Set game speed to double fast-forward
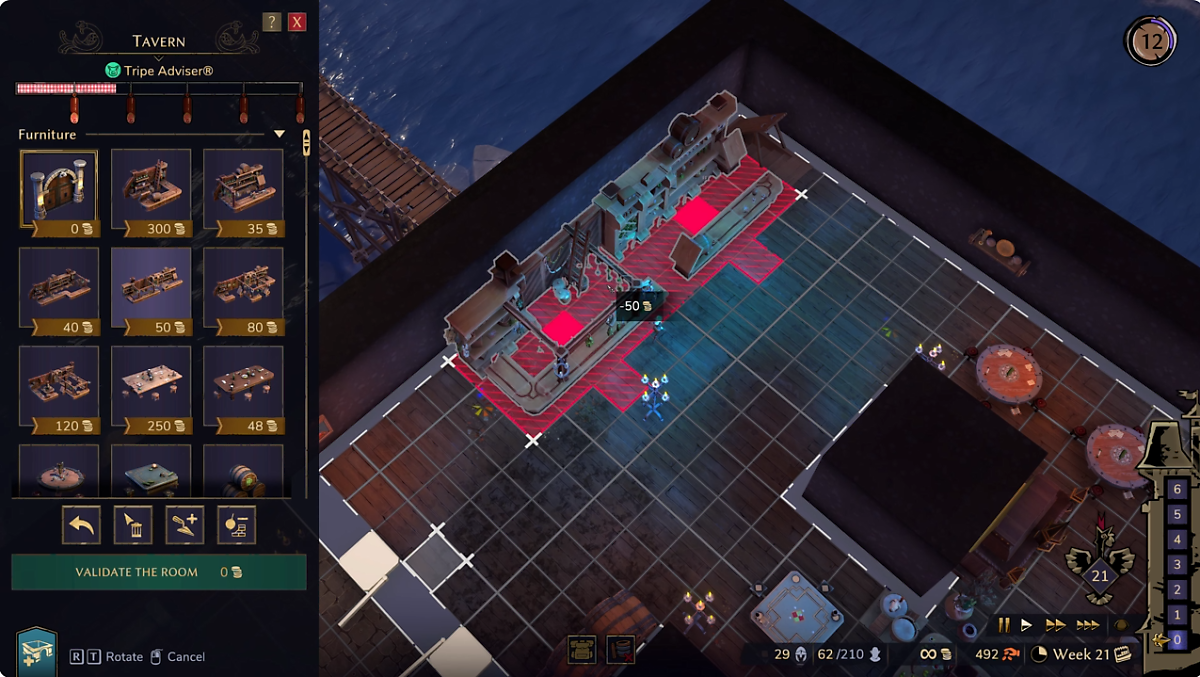Viewport: 1200px width, 677px height. (1056, 625)
